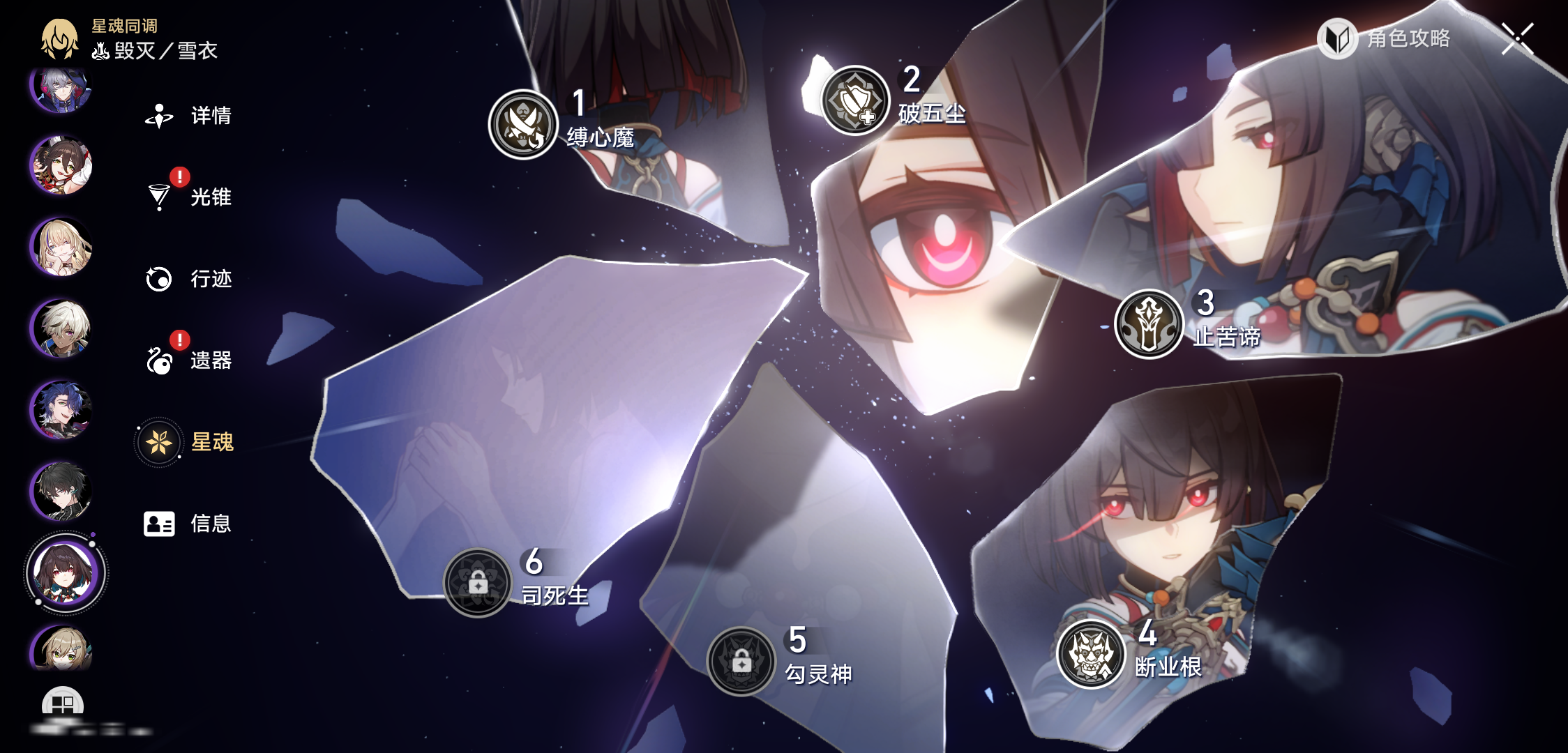The width and height of the screenshot is (1568, 753).
Task: Choose the black-haired character with green earring
Action: [61, 492]
